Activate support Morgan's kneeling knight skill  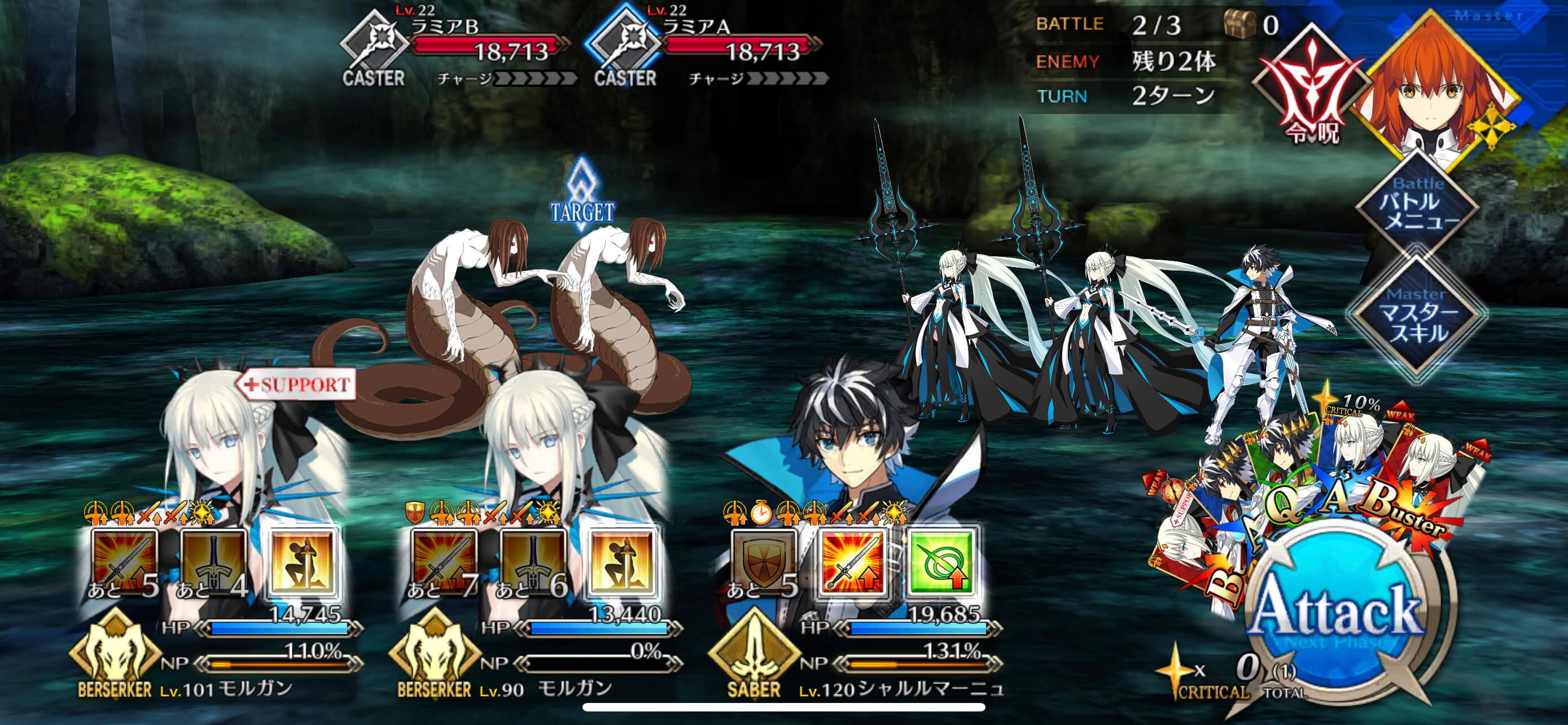coord(303,562)
